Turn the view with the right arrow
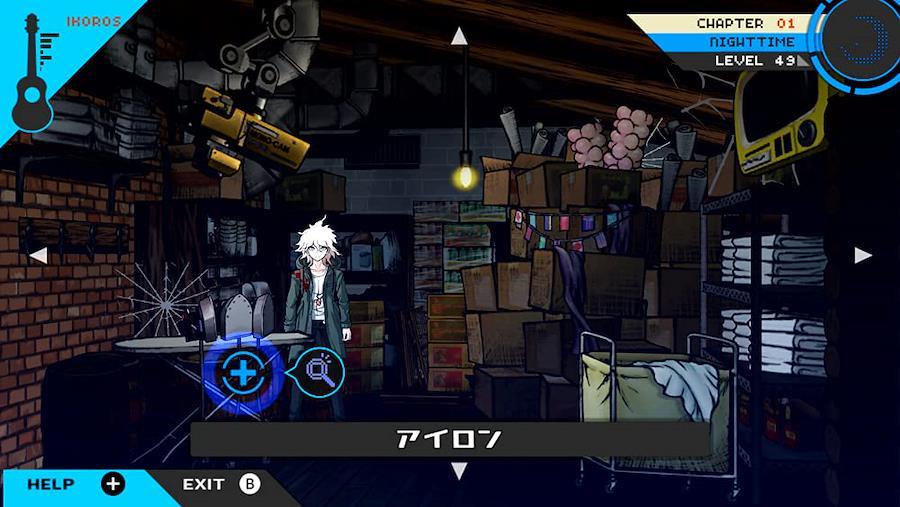The image size is (900, 507). [863, 255]
